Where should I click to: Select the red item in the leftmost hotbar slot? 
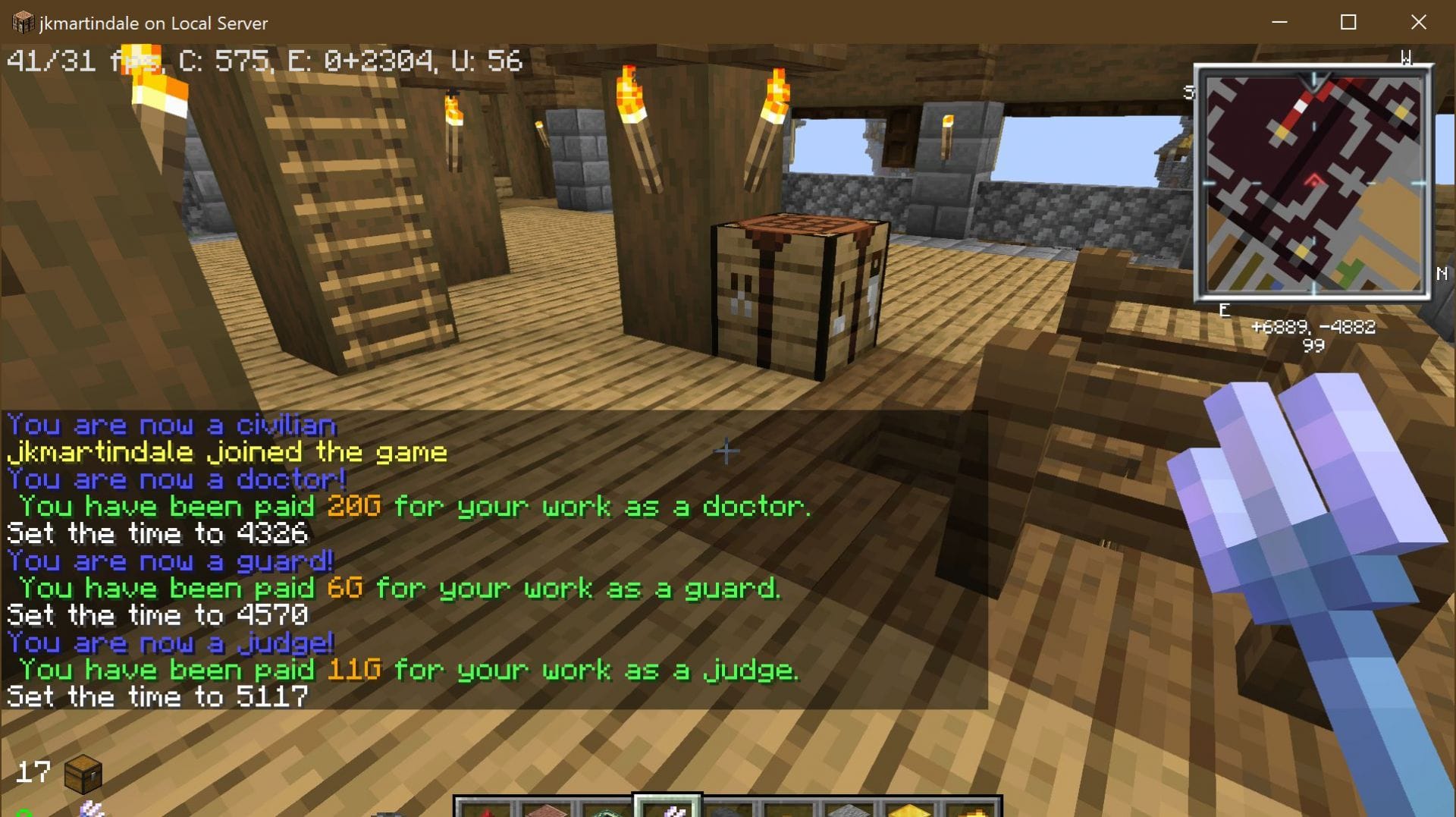tap(488, 812)
